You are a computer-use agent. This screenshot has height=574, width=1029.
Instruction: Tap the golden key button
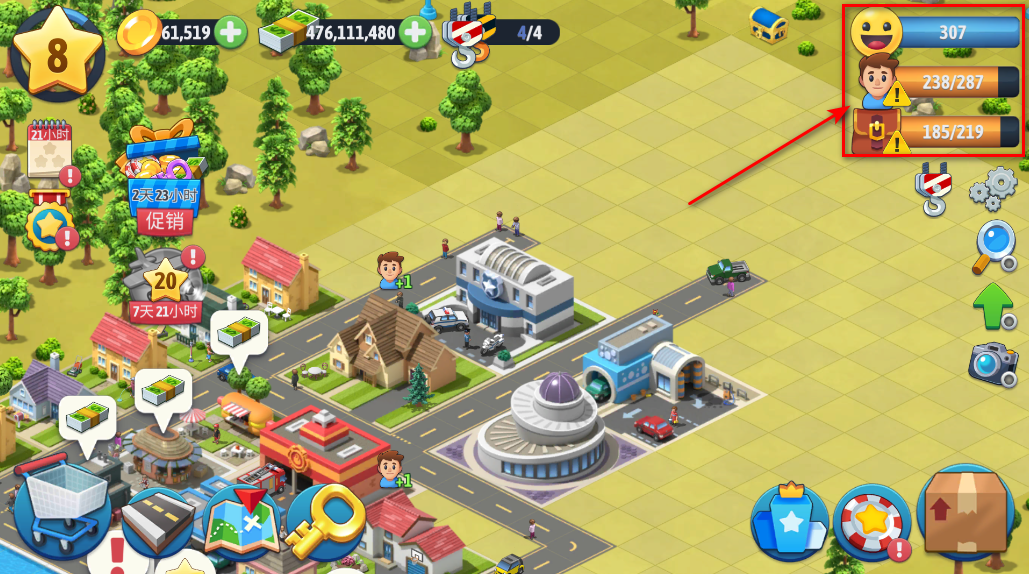325,520
